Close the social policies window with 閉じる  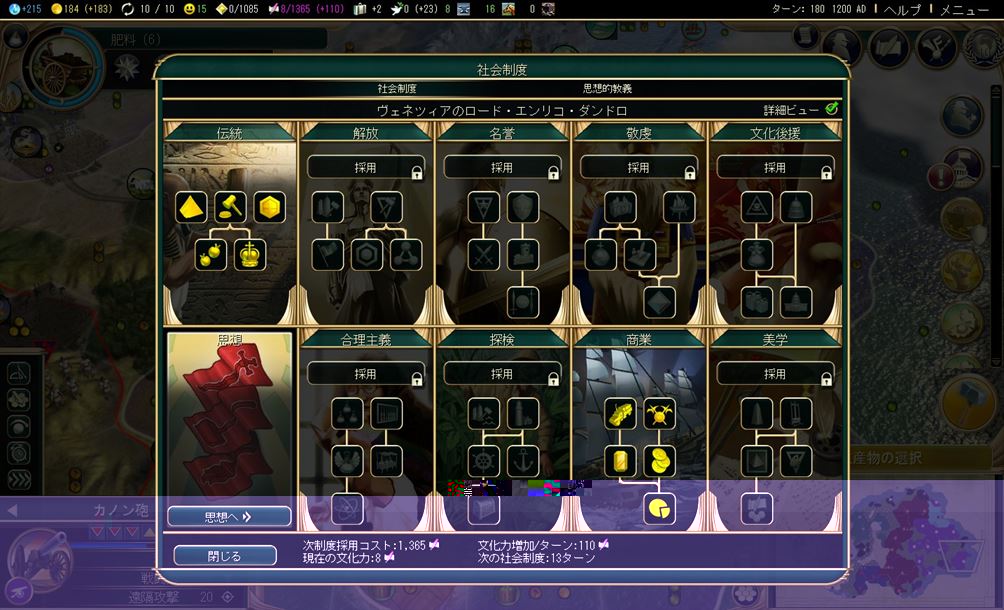click(x=224, y=556)
